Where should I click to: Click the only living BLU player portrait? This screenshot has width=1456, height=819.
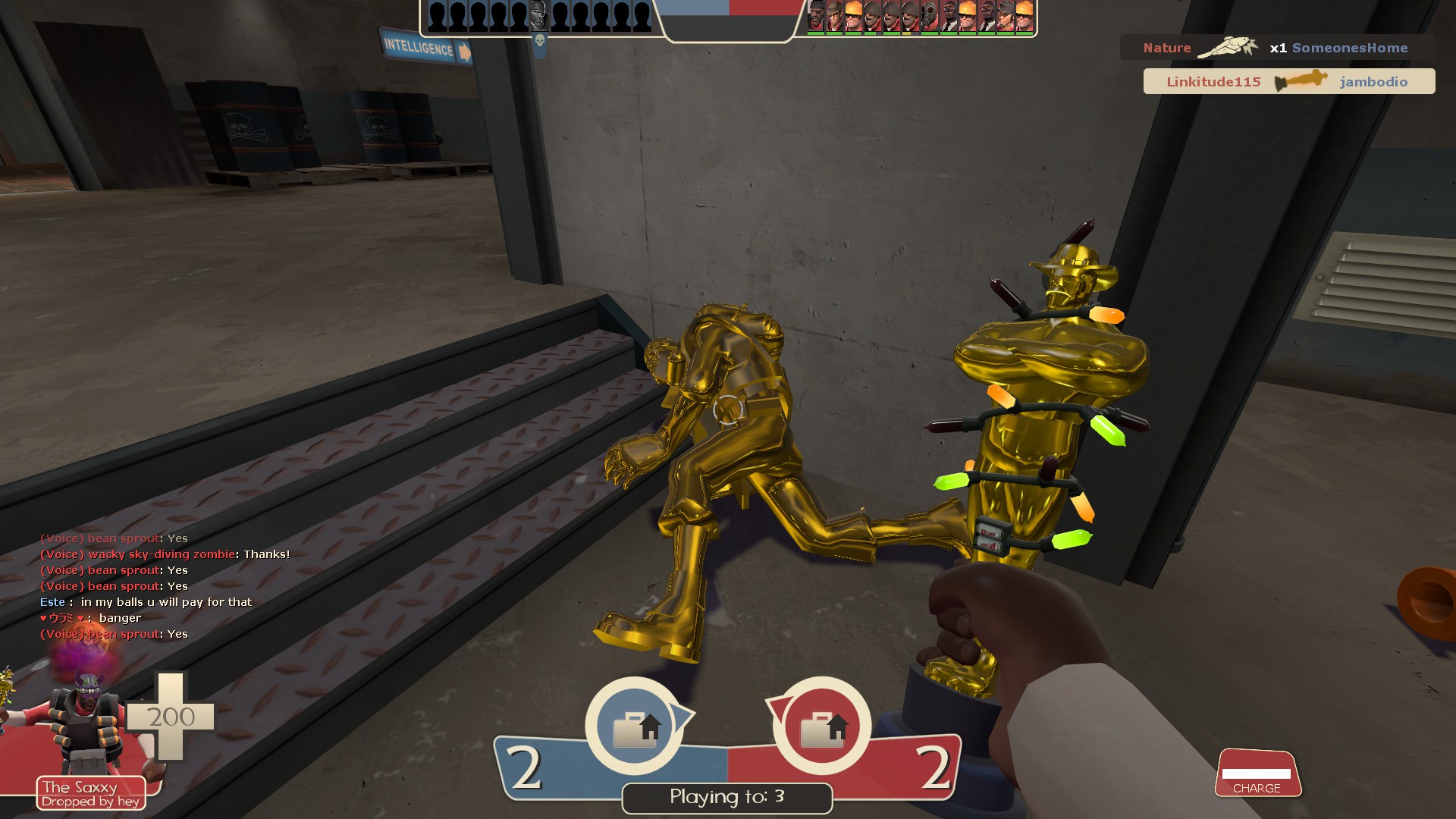tap(538, 16)
